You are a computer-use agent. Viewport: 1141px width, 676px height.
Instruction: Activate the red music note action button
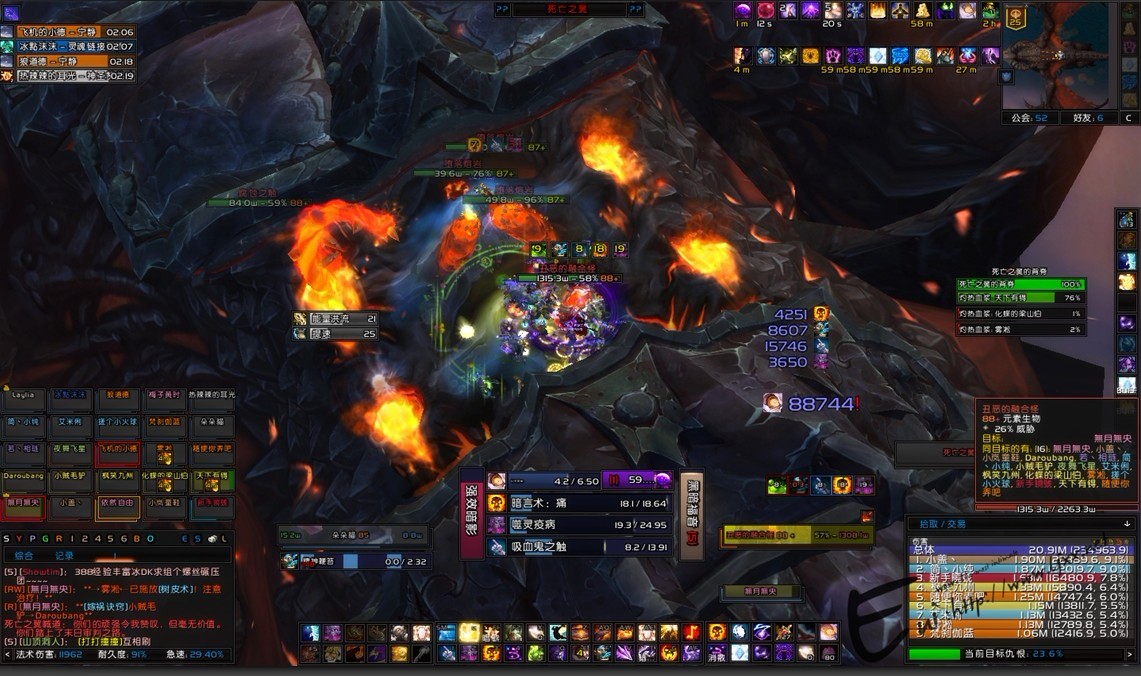[x=692, y=632]
